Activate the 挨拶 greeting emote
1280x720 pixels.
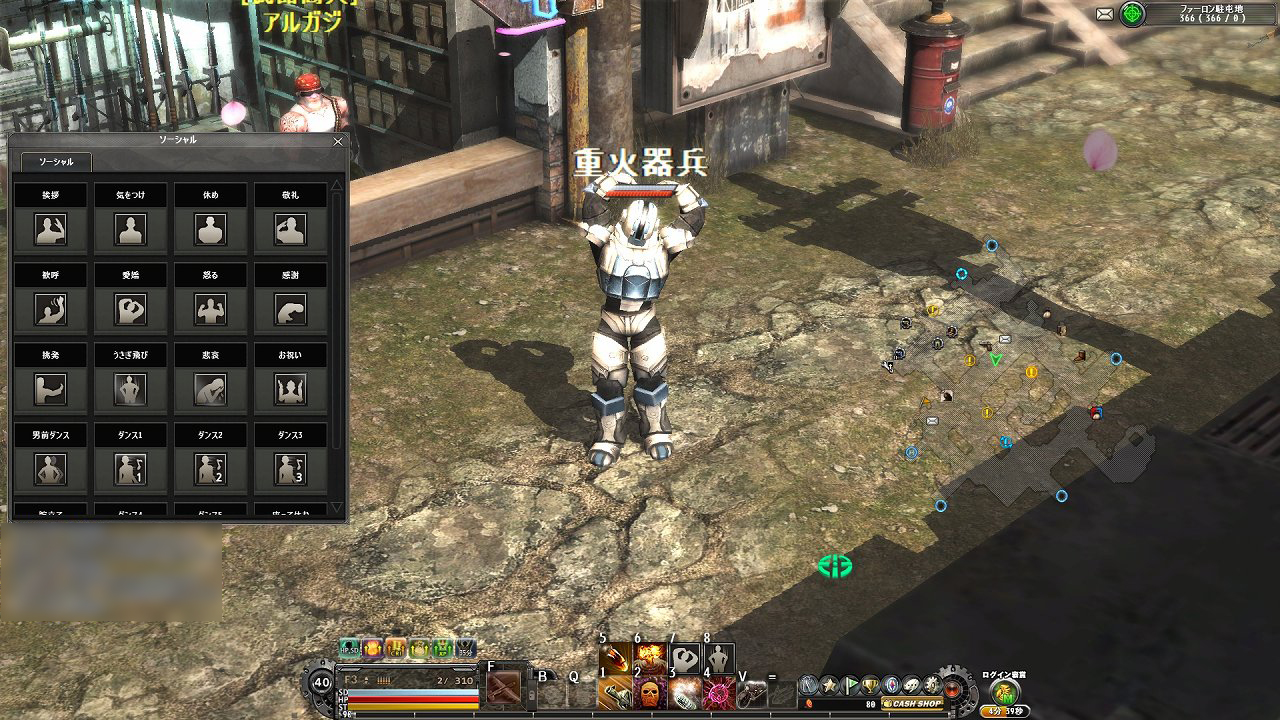coord(50,230)
